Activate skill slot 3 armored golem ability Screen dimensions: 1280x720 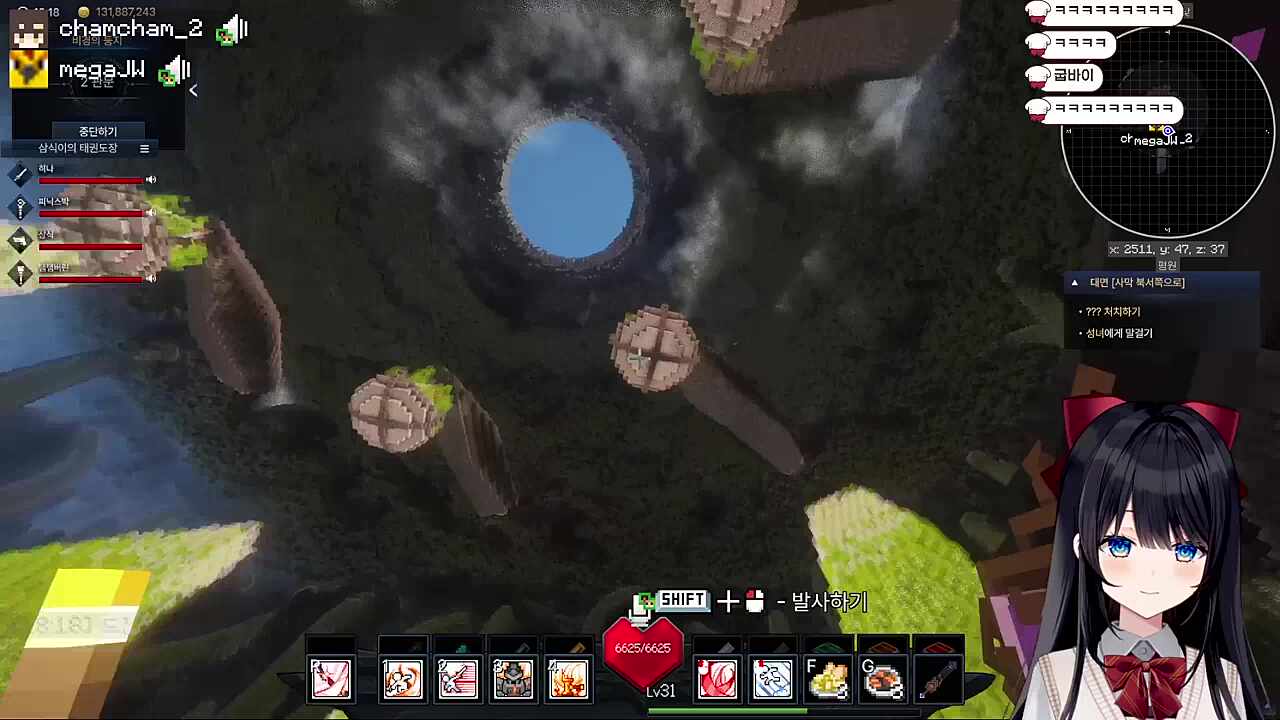tap(513, 679)
